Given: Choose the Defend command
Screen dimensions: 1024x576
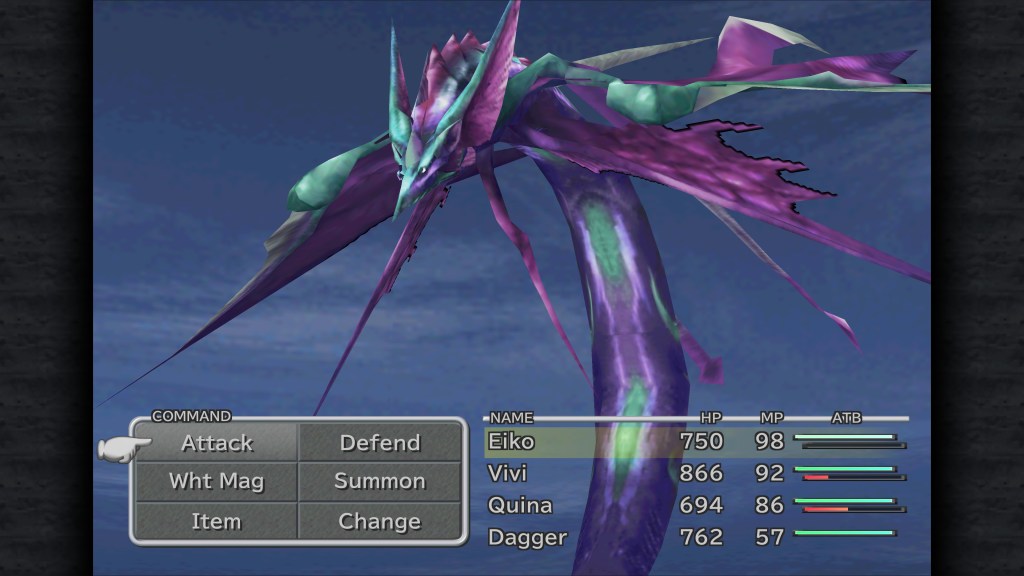Looking at the screenshot, I should (x=380, y=443).
